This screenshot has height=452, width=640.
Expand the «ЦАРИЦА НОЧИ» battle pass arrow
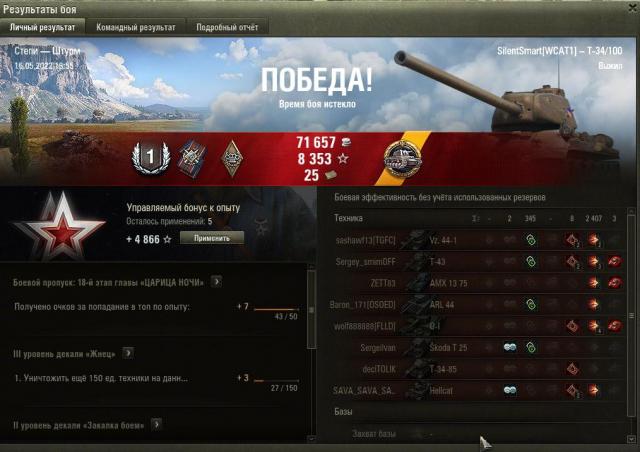(216, 283)
